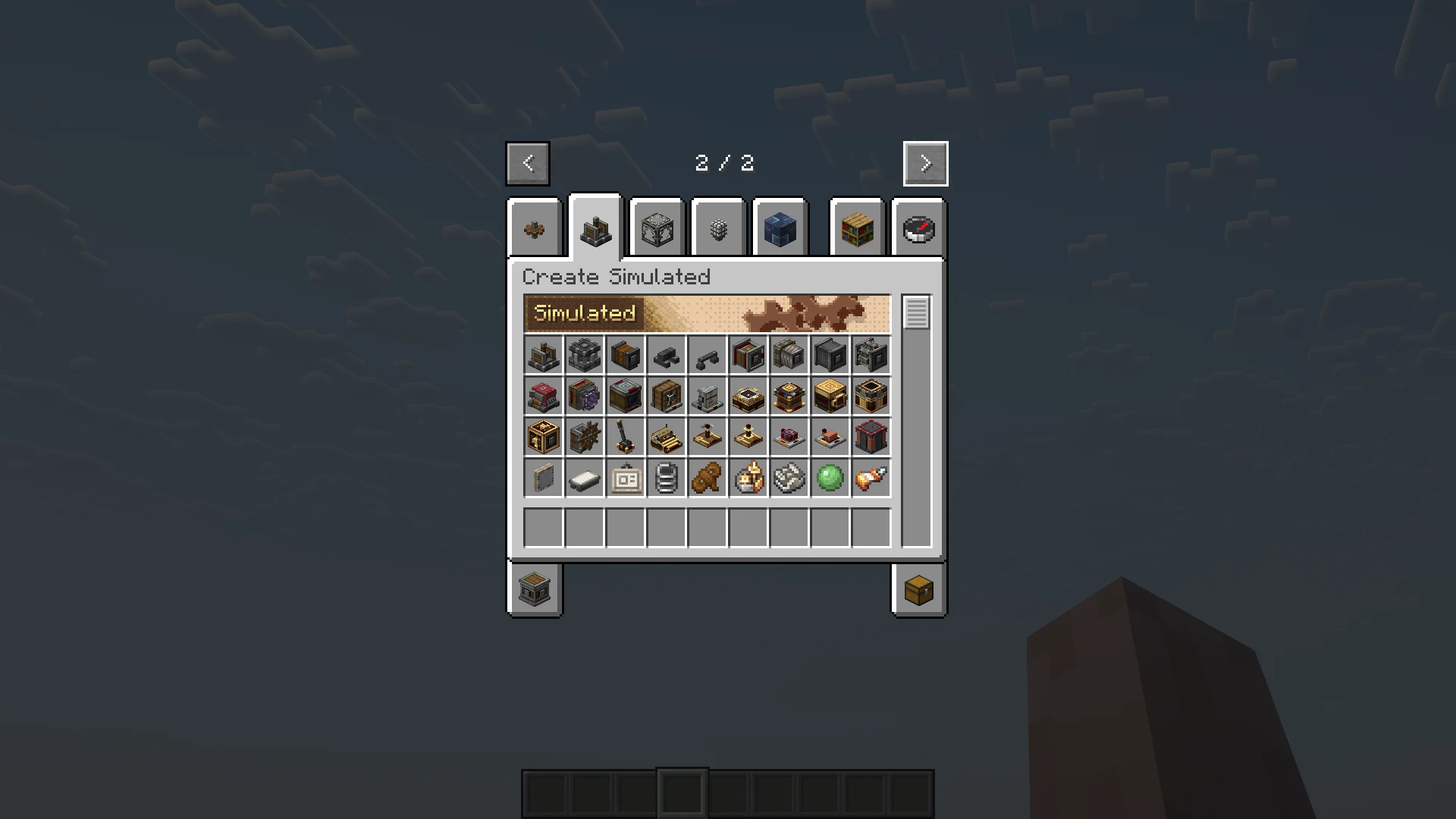Select the gingerbread man item
Viewport: 1456px width, 819px height.
point(707,478)
